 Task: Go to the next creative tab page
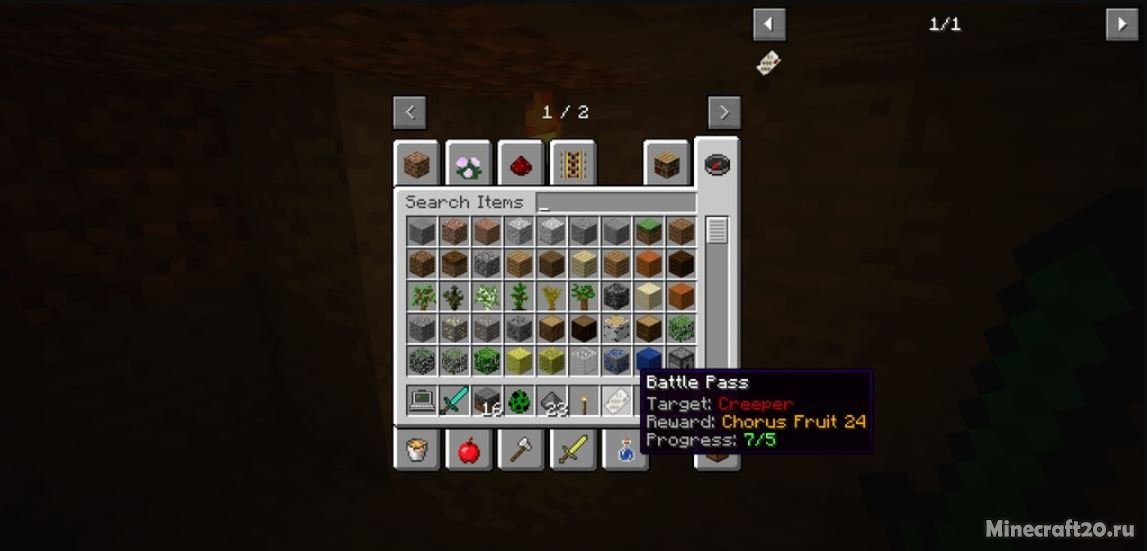pyautogui.click(x=724, y=112)
